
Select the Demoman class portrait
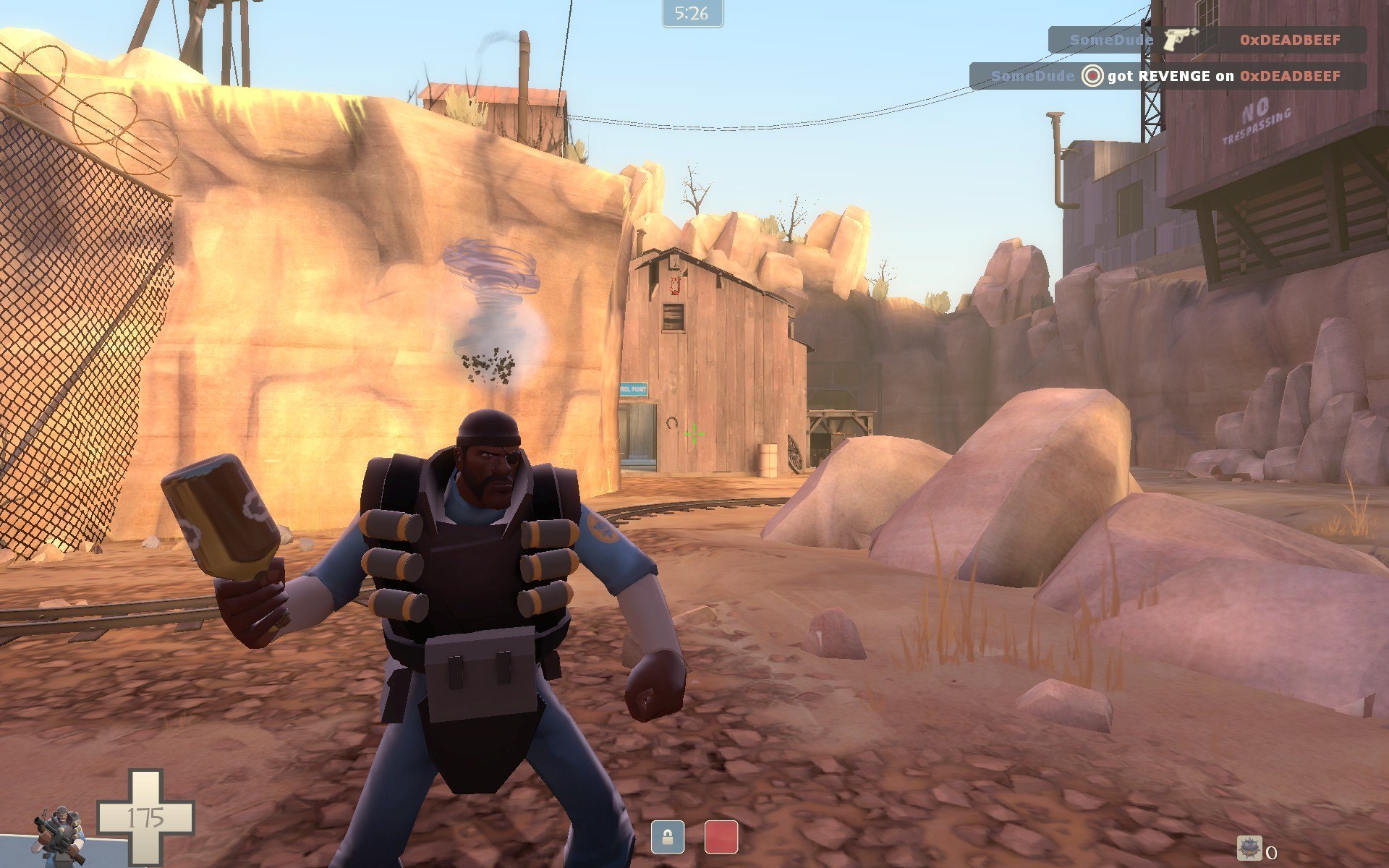pos(59,835)
